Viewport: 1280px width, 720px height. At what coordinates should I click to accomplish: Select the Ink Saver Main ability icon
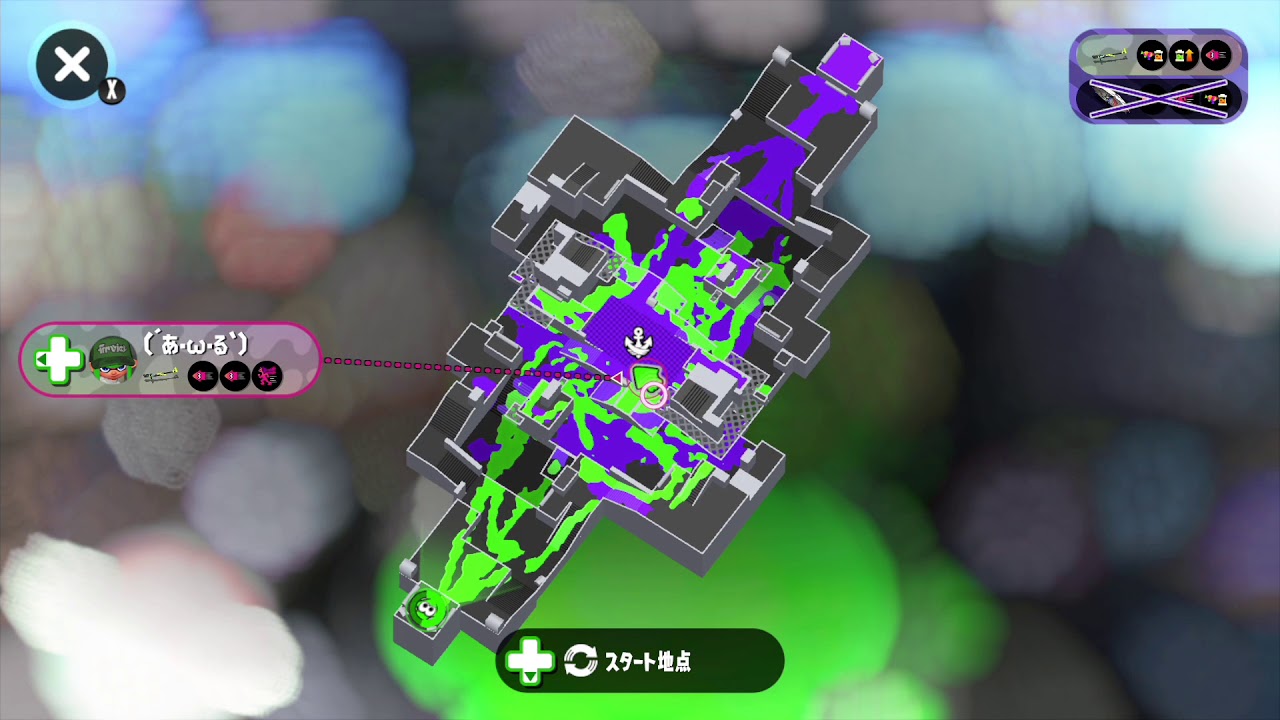tap(1152, 56)
